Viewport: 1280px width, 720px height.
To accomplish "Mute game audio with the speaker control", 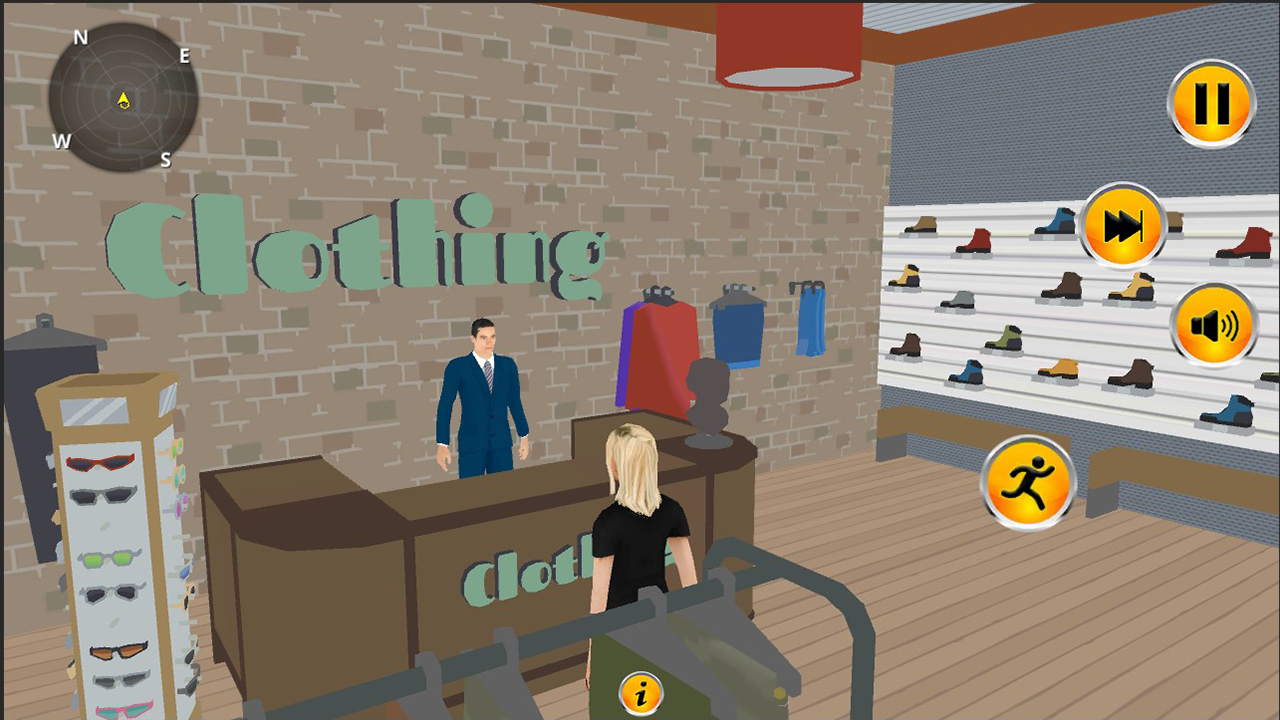I will click(1211, 325).
